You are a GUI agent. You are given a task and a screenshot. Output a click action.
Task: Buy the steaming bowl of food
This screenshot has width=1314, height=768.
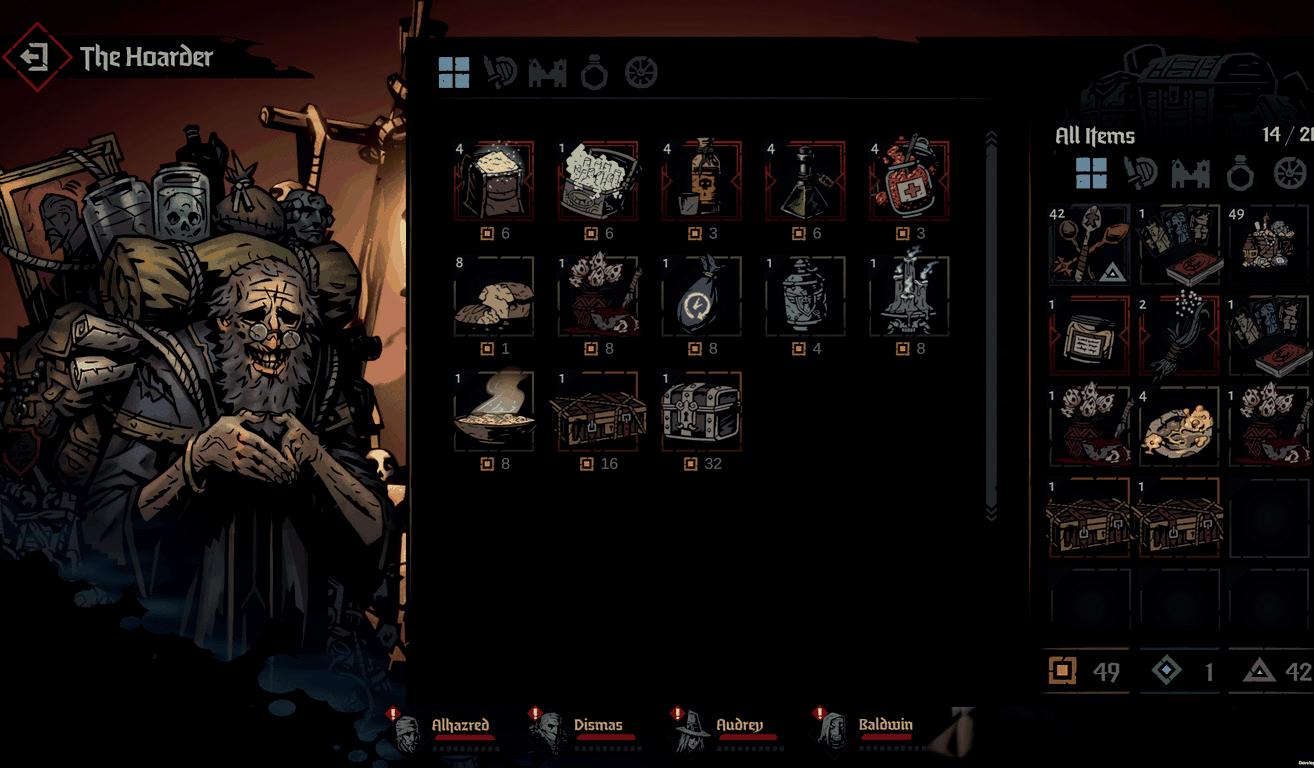(x=494, y=411)
